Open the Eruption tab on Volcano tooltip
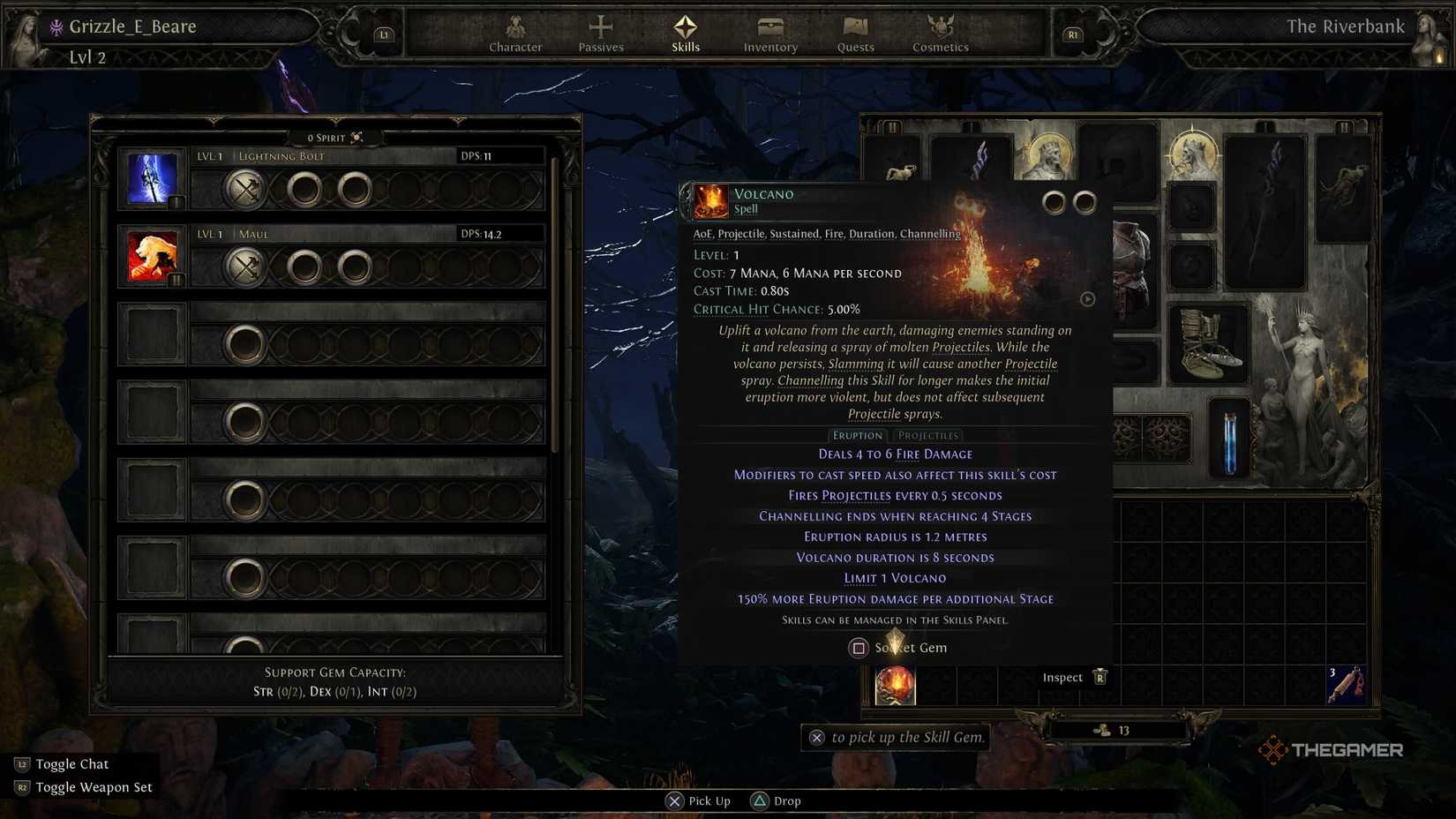Image resolution: width=1456 pixels, height=819 pixels. point(857,435)
